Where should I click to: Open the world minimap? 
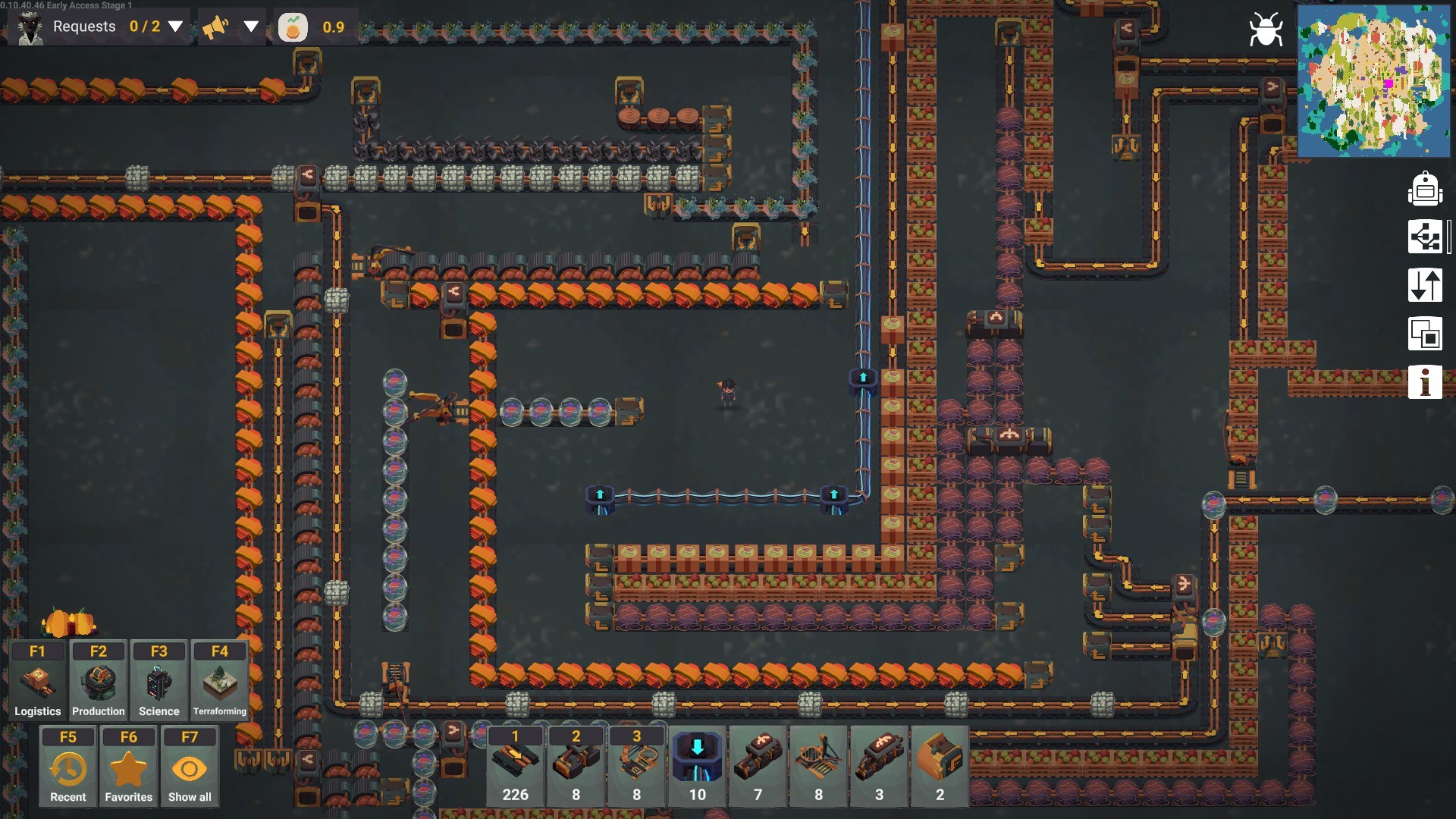pos(1373,80)
